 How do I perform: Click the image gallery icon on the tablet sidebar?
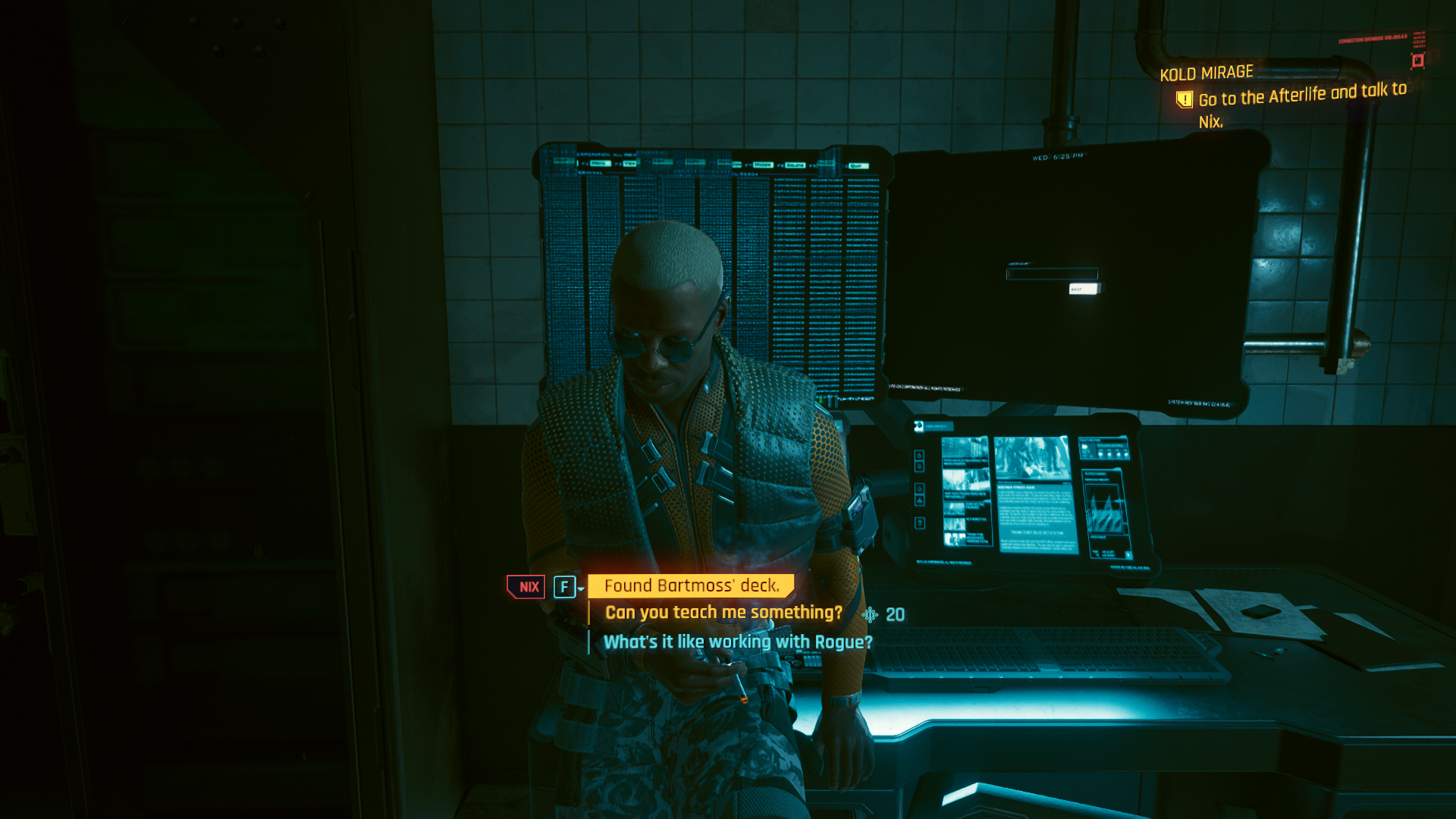point(918,488)
